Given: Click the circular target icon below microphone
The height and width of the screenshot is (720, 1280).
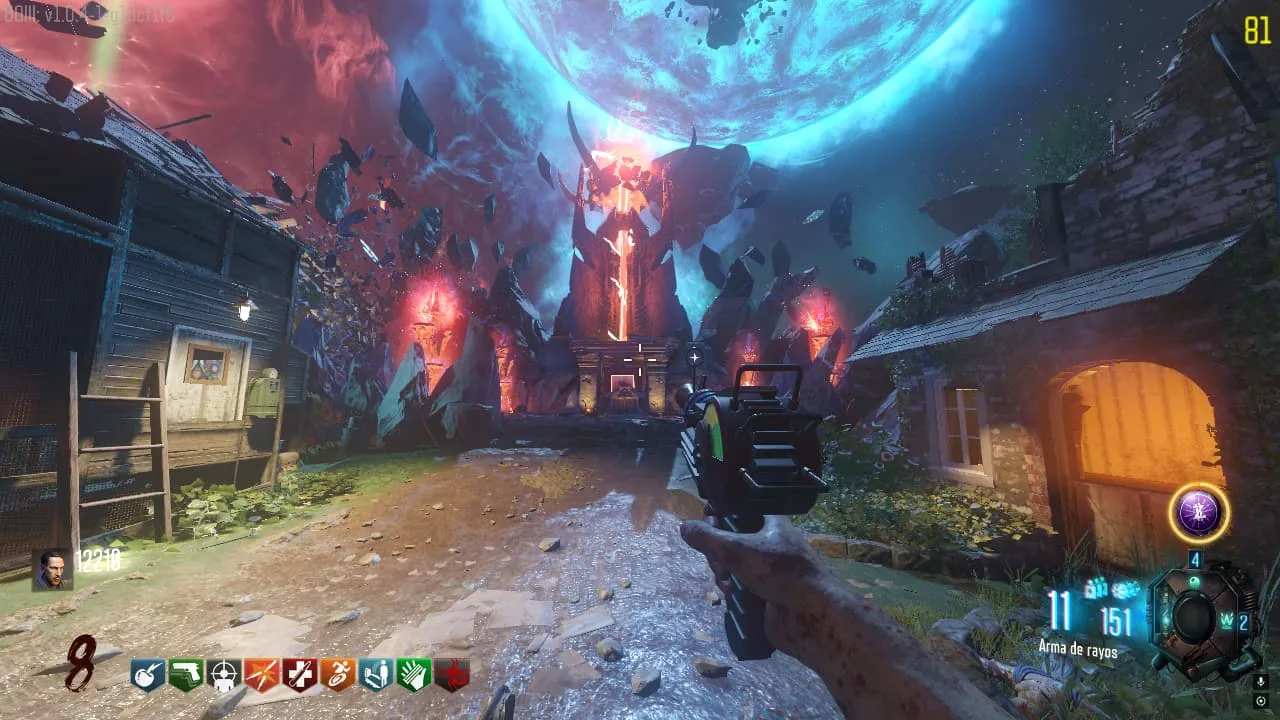Looking at the screenshot, I should 1260,701.
